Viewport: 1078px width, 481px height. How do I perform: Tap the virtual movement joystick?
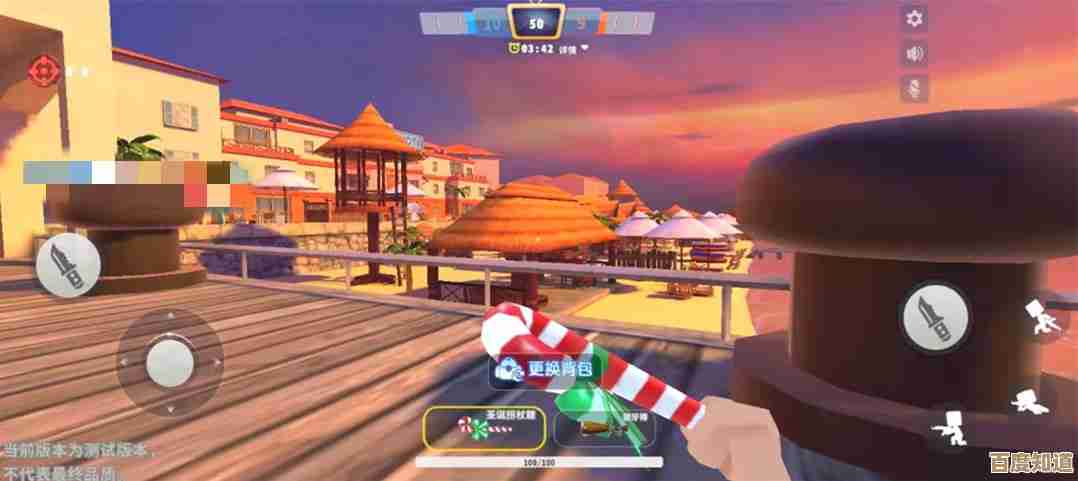[x=169, y=361]
